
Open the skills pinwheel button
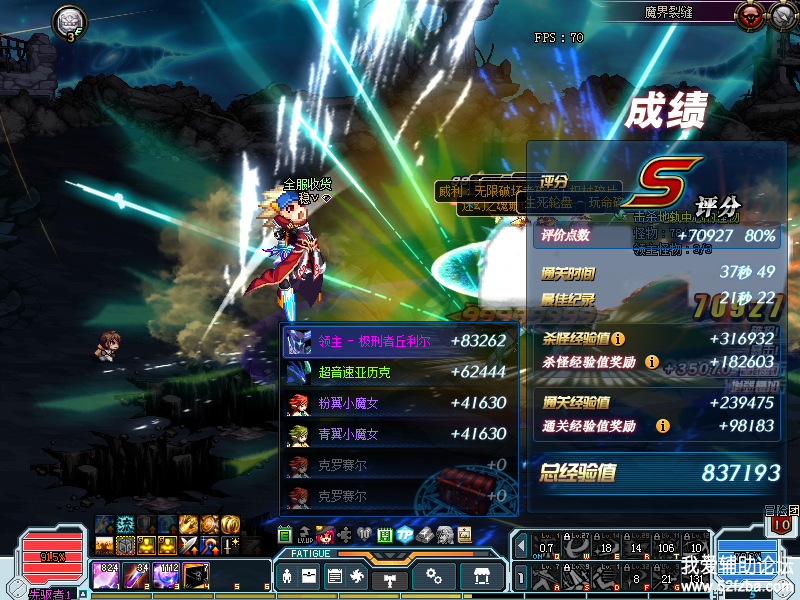358,577
